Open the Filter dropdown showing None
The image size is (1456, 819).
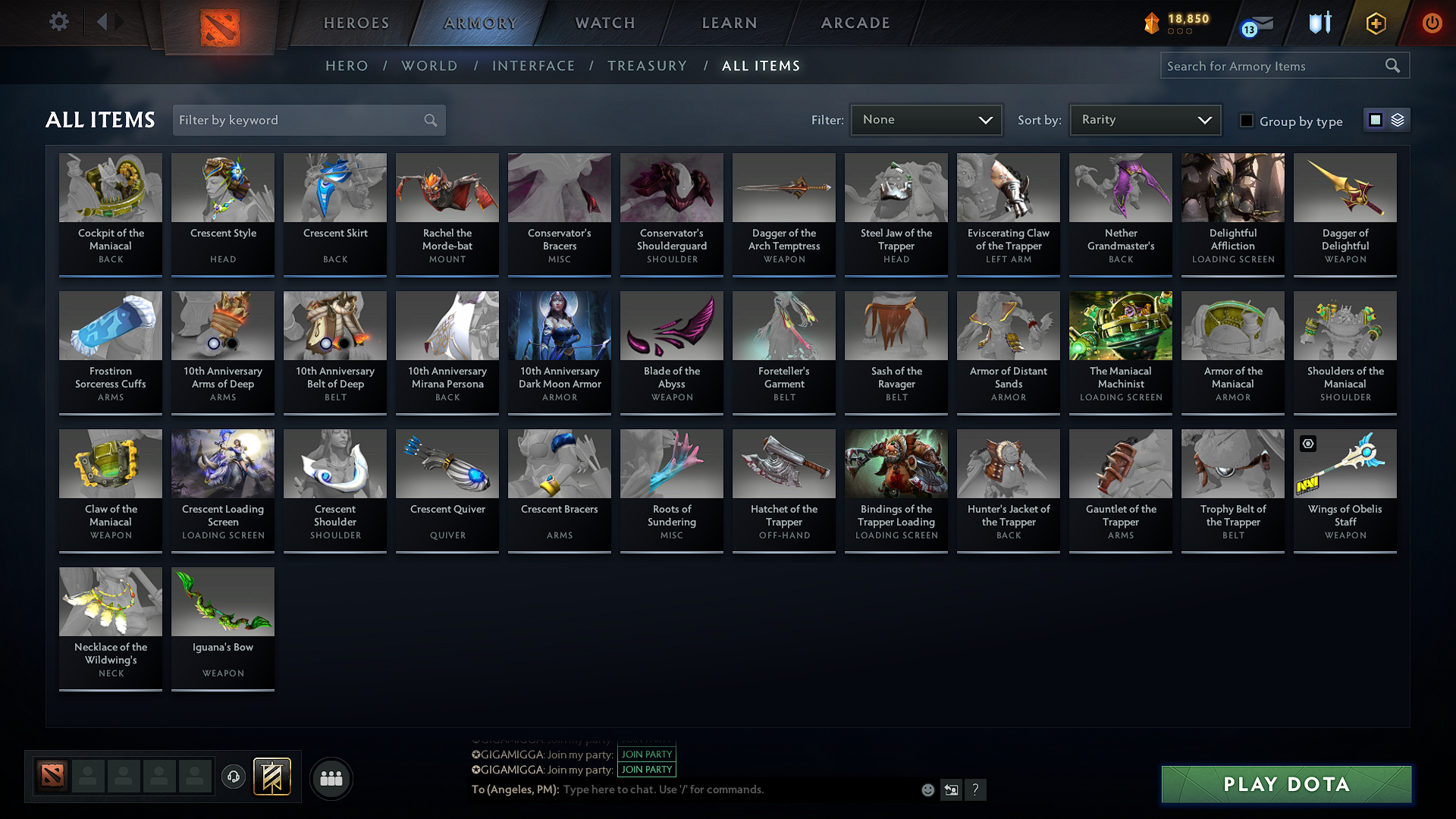(x=926, y=119)
